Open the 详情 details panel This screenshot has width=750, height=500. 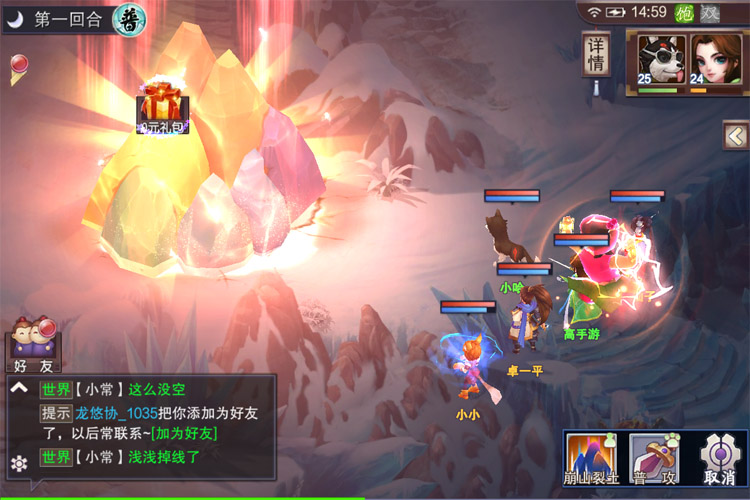click(x=597, y=54)
